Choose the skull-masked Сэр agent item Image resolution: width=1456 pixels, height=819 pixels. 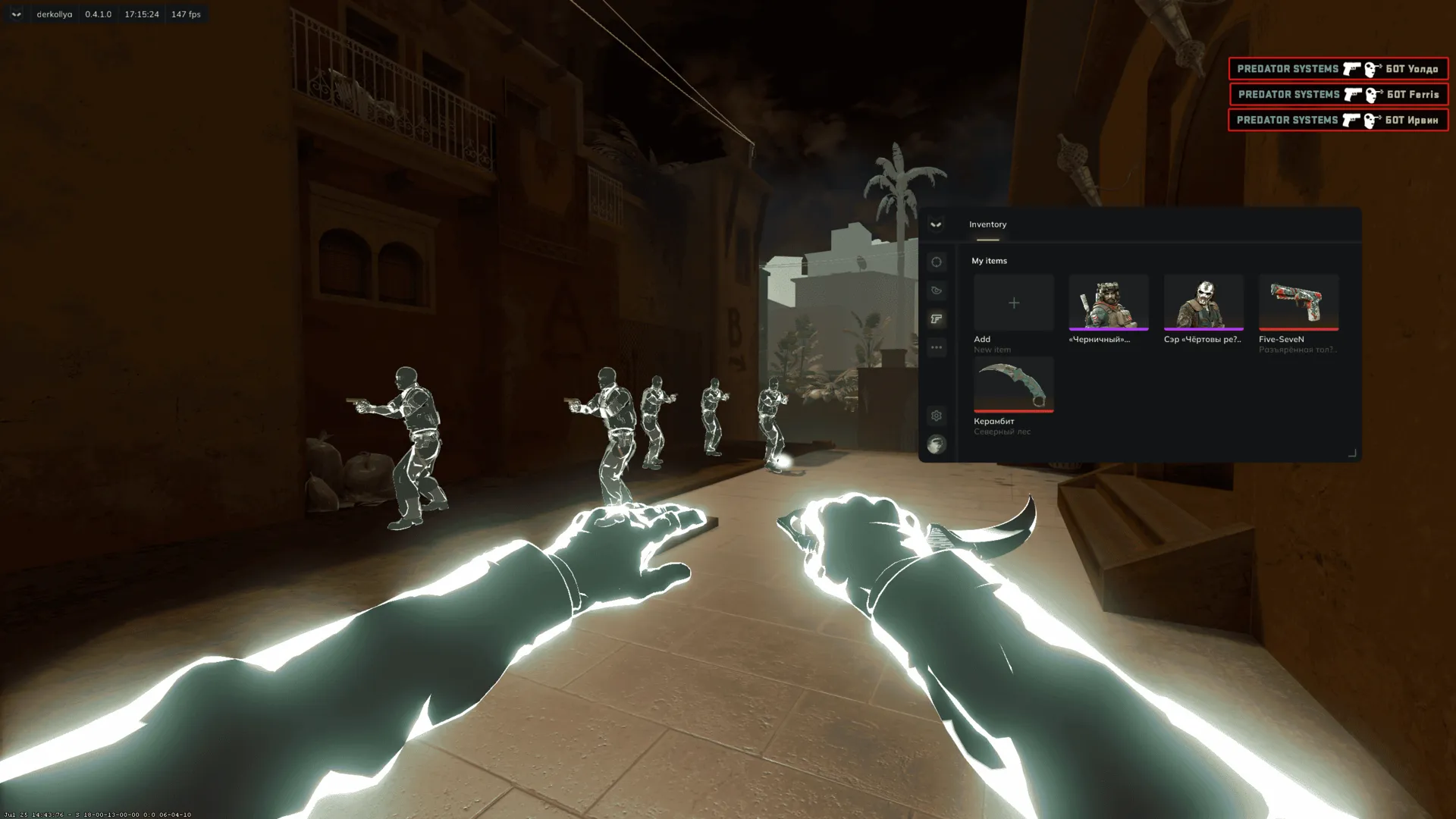click(1203, 303)
